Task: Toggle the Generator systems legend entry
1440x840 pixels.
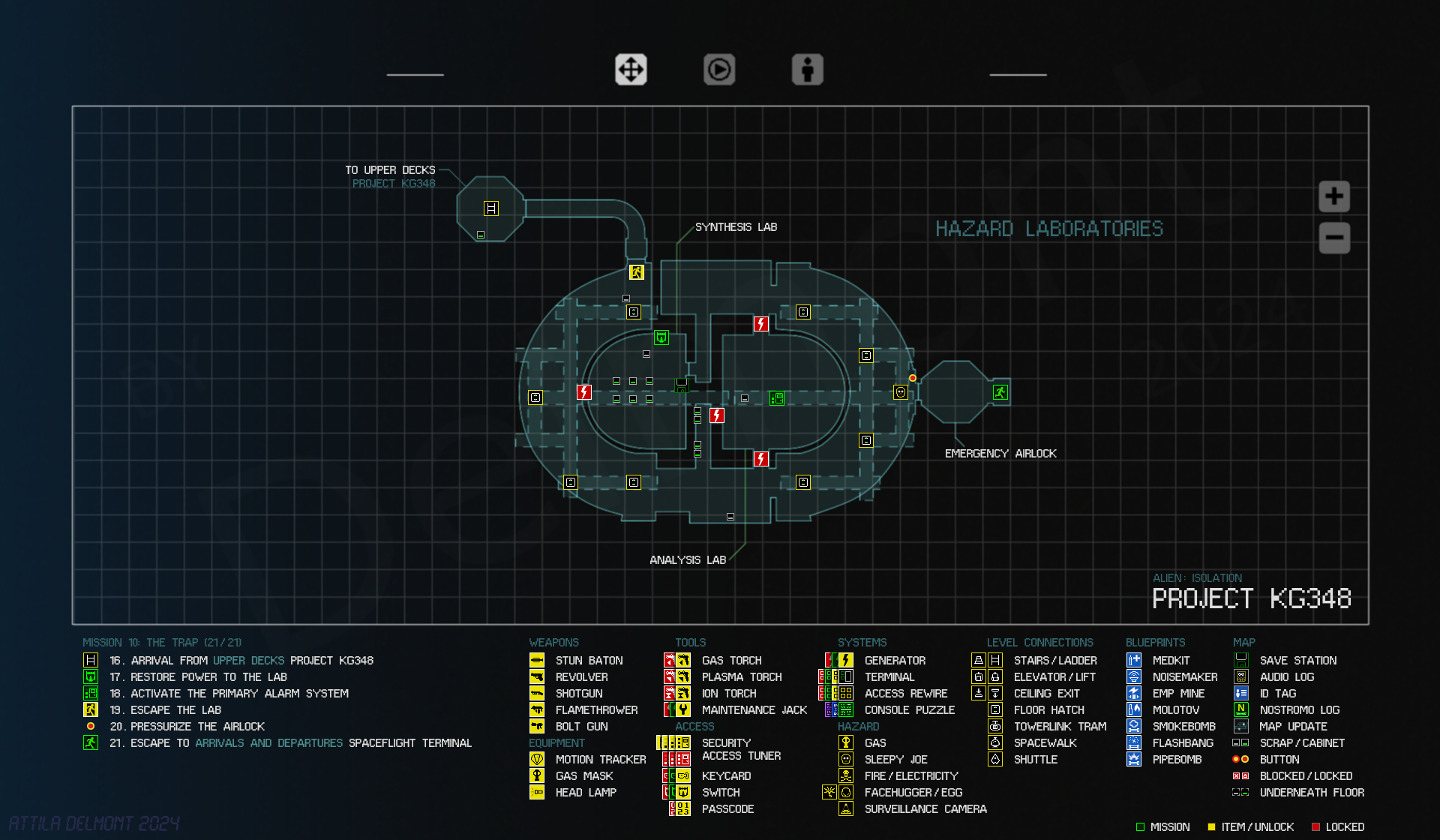Action: [895, 661]
